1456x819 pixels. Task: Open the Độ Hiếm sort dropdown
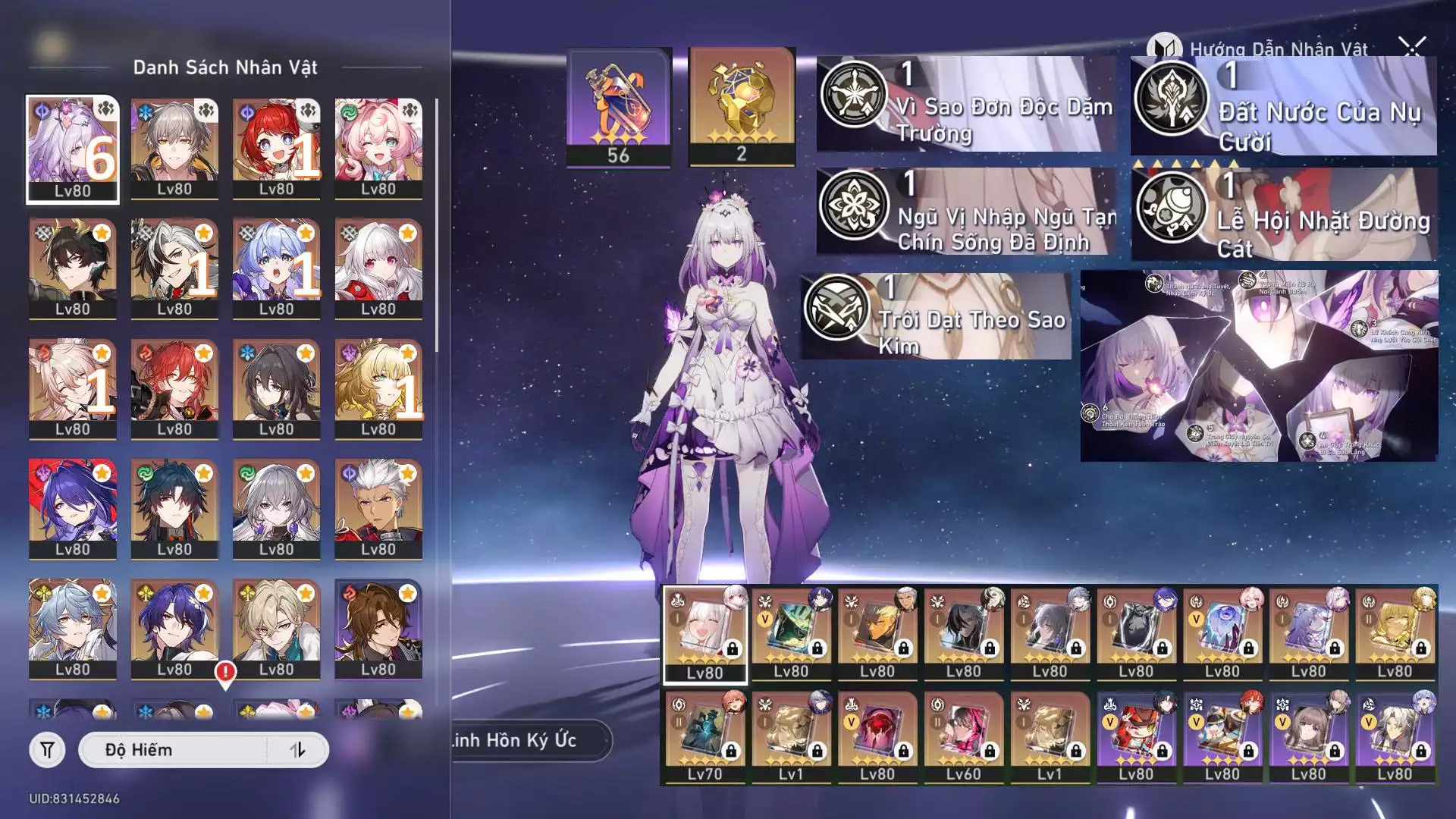pos(173,750)
